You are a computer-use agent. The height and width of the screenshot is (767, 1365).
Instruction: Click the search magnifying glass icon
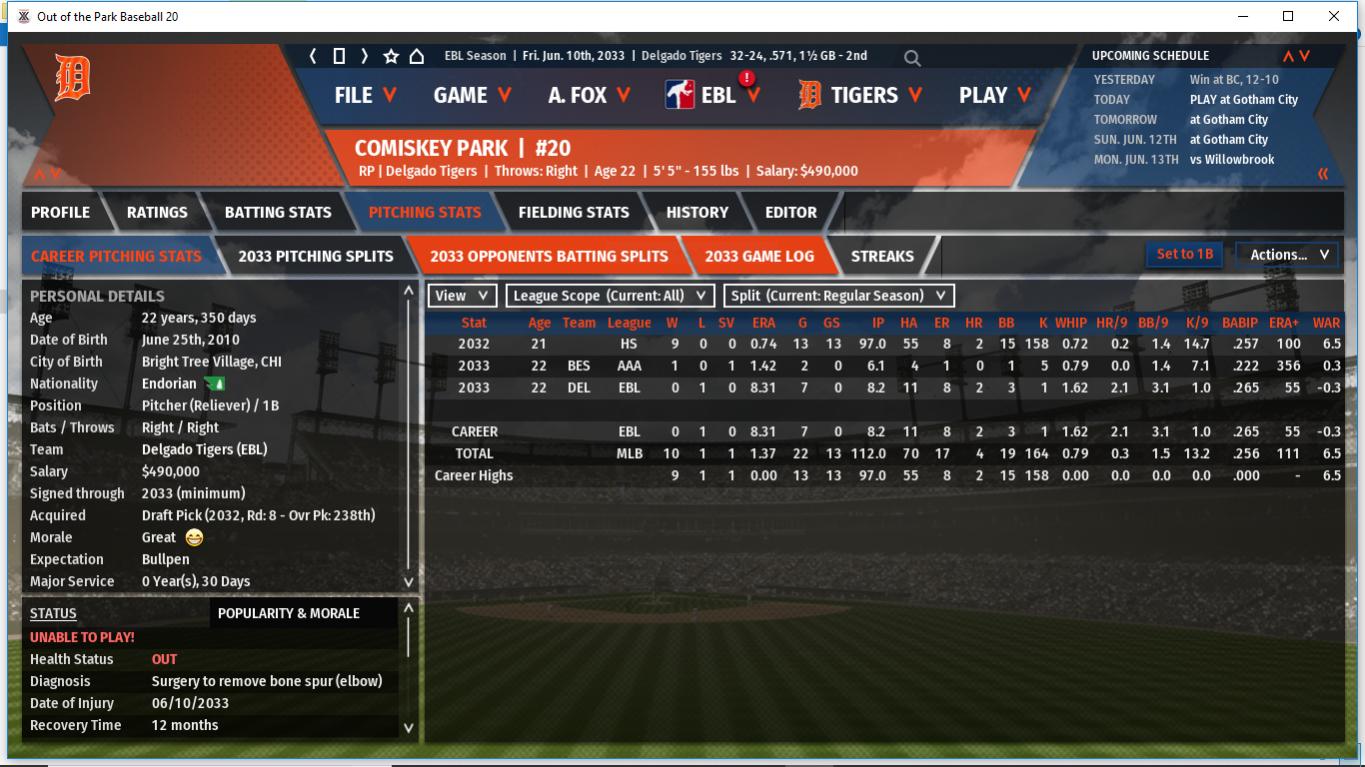pos(912,58)
